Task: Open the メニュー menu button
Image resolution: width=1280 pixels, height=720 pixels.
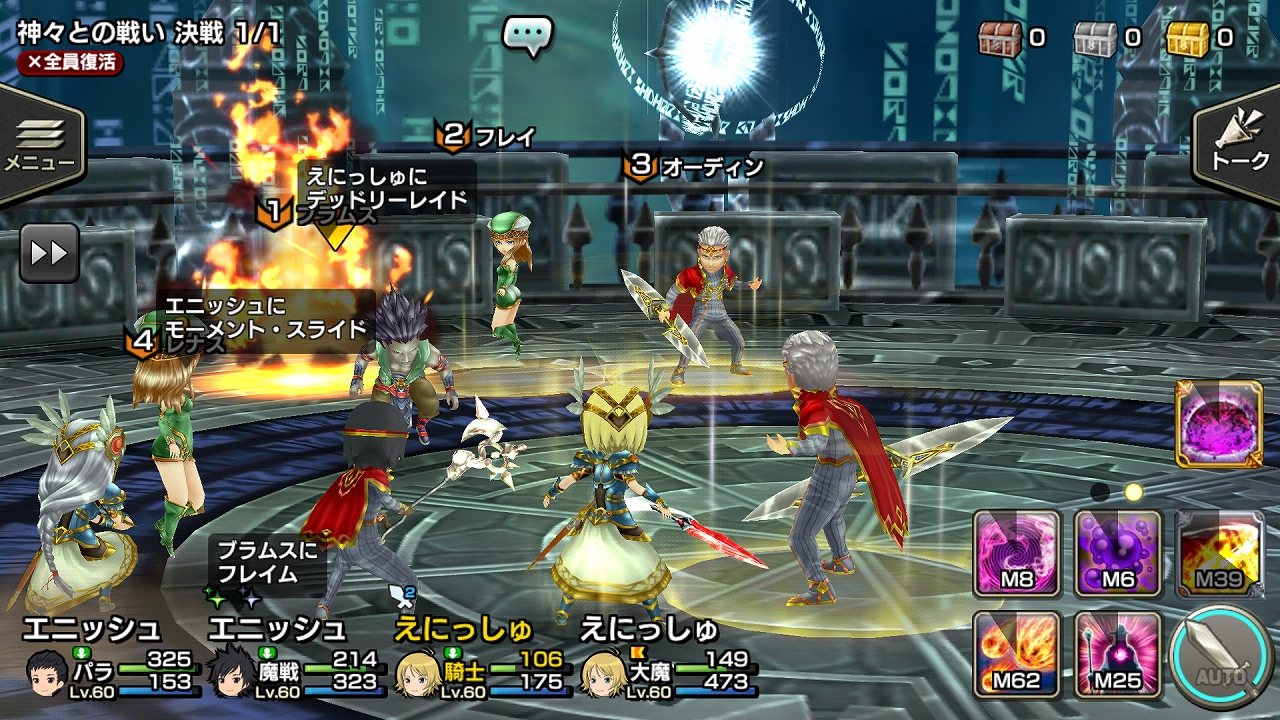Action: pos(40,143)
